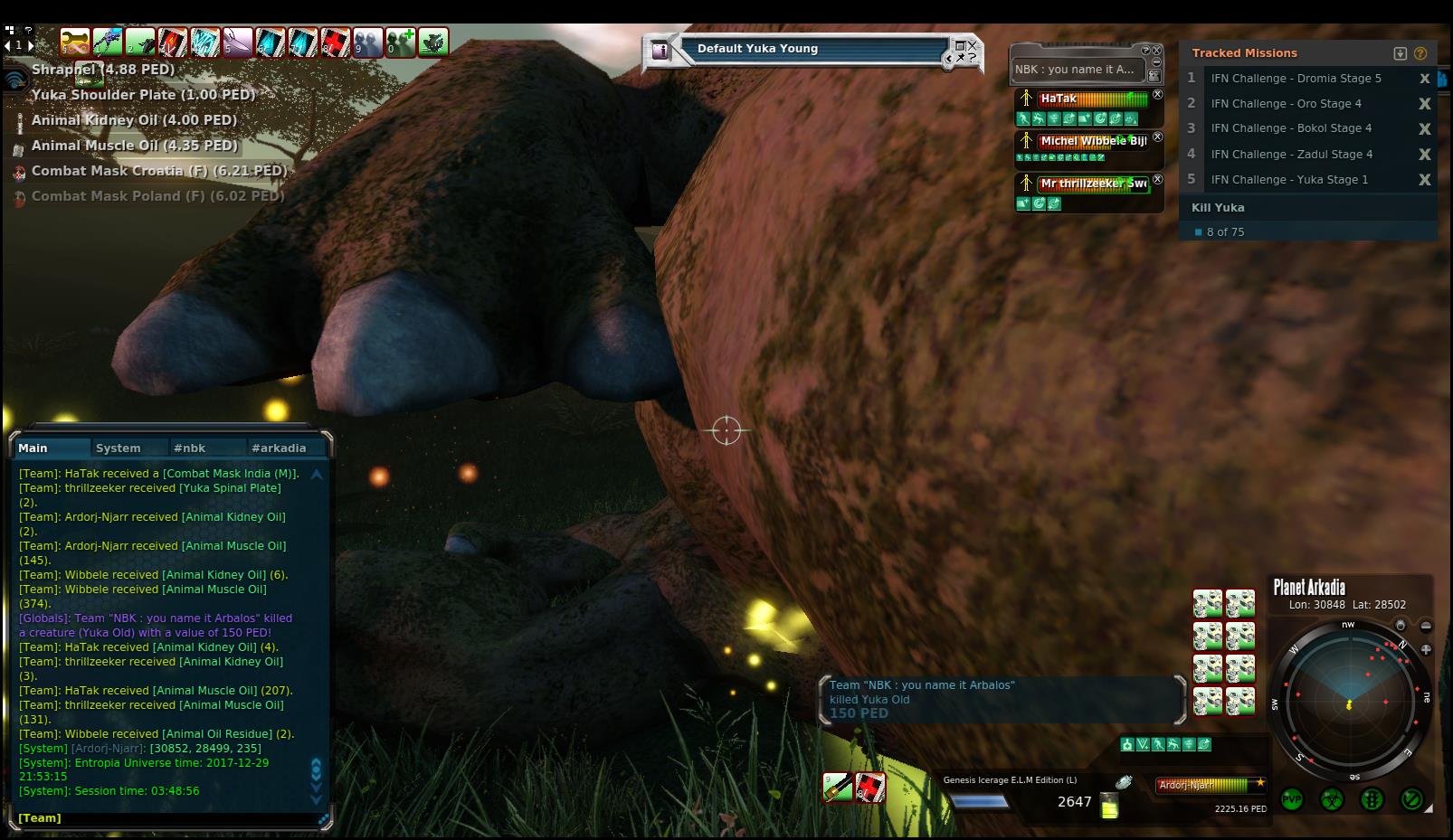The image size is (1453, 840).
Task: Collapse the Tracked Missions panel arrow
Action: (1401, 53)
